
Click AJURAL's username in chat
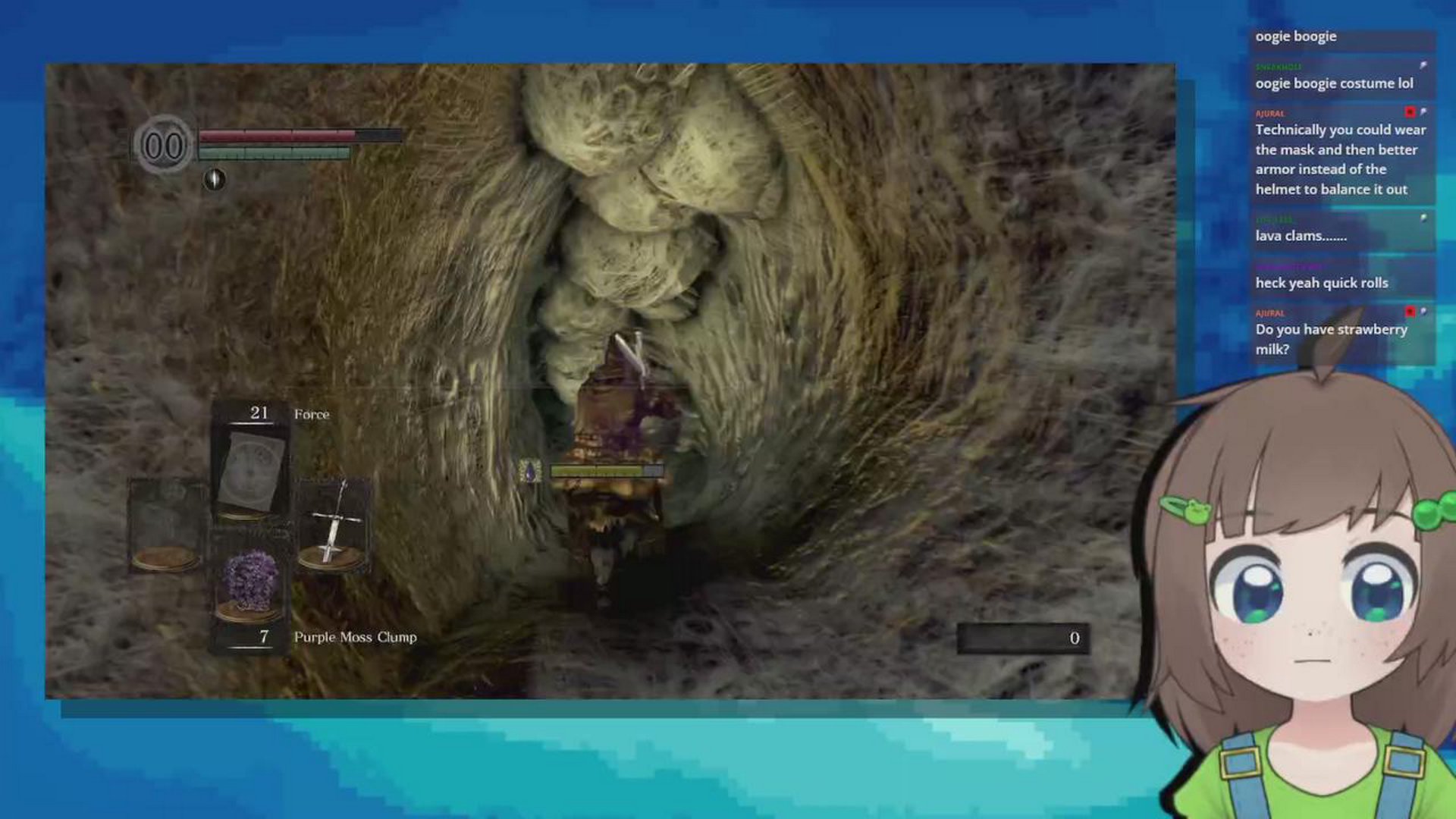point(1269,112)
